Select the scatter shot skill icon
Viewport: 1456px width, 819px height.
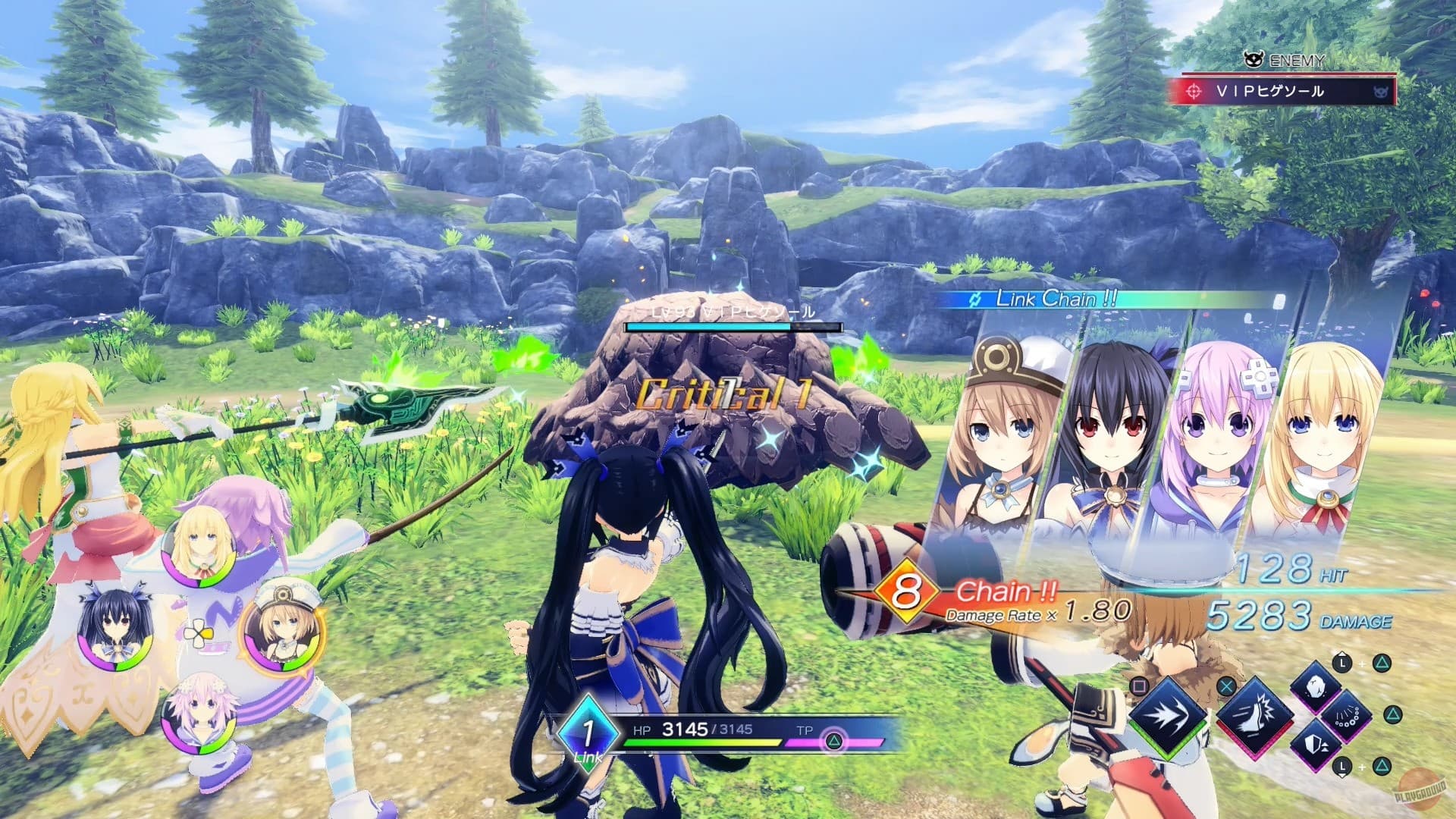click(x=1346, y=717)
